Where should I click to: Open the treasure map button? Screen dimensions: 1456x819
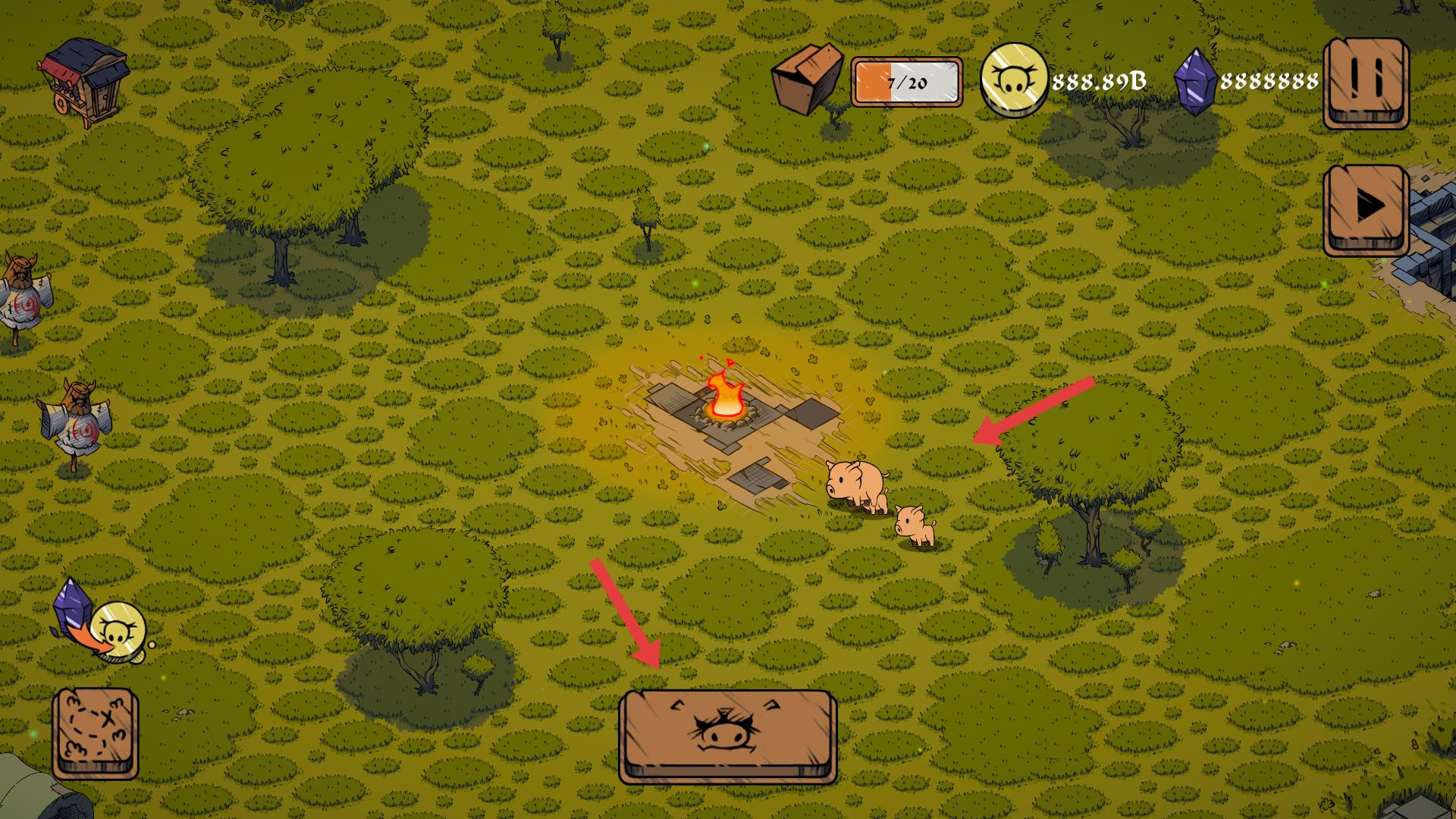pyautogui.click(x=96, y=732)
